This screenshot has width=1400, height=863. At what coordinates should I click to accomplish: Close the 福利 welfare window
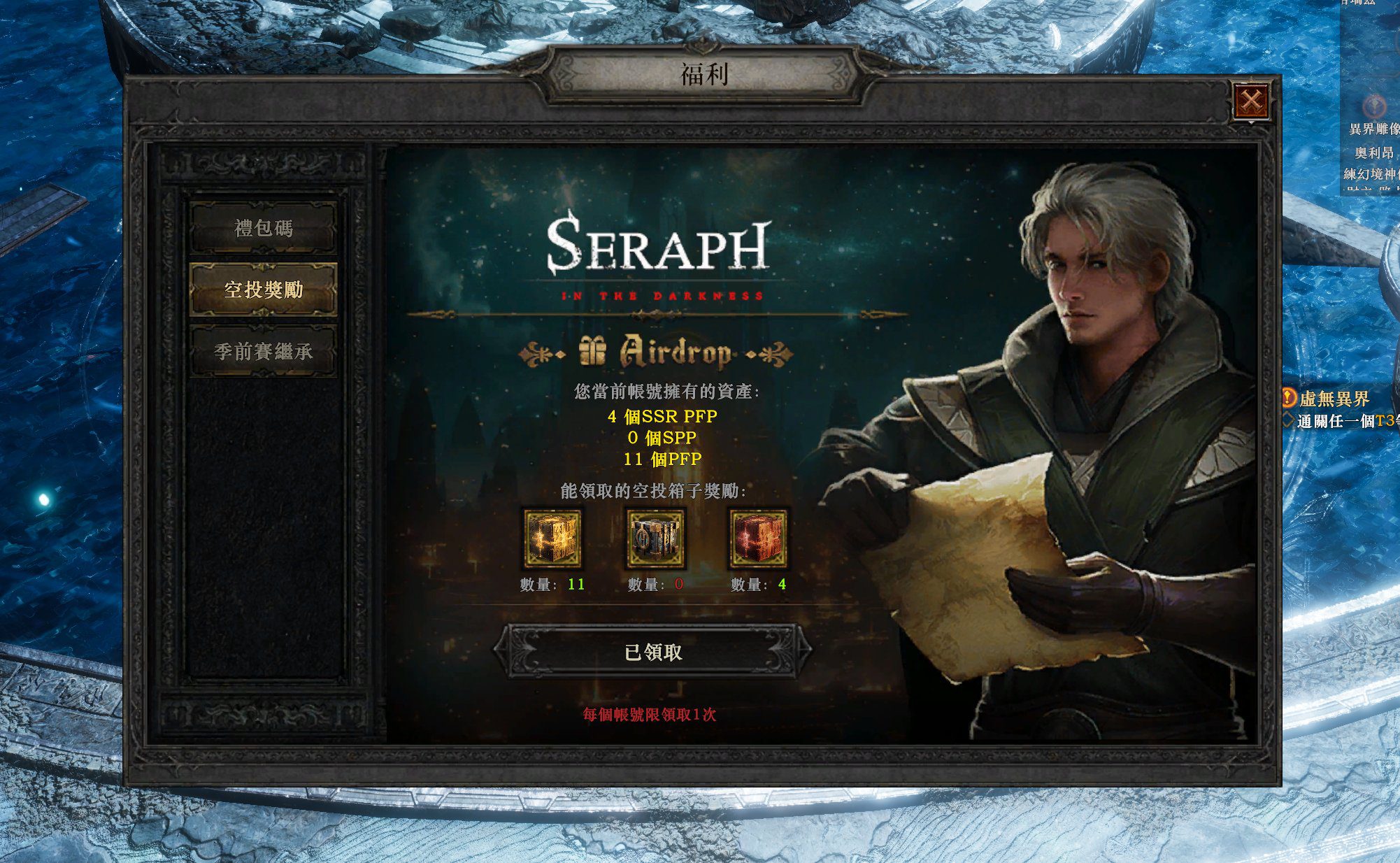point(1251,101)
